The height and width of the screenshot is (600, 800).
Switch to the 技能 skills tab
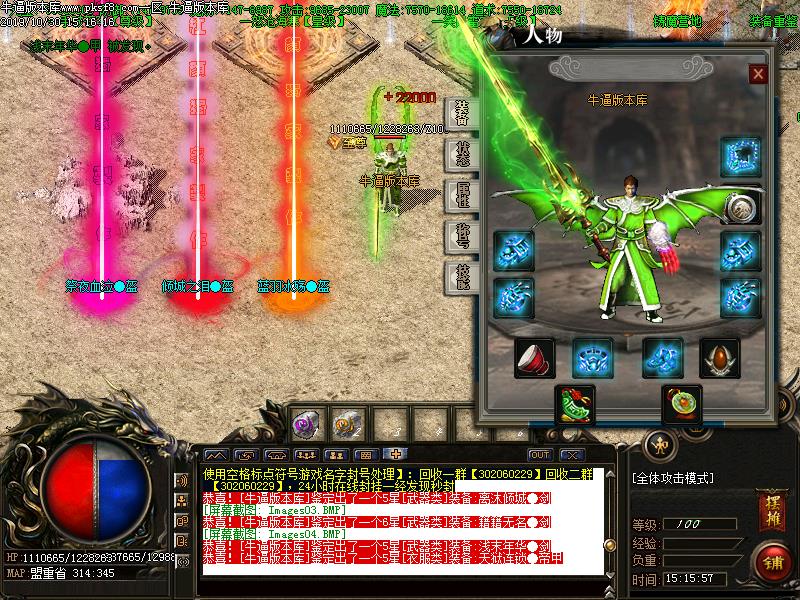(x=462, y=277)
